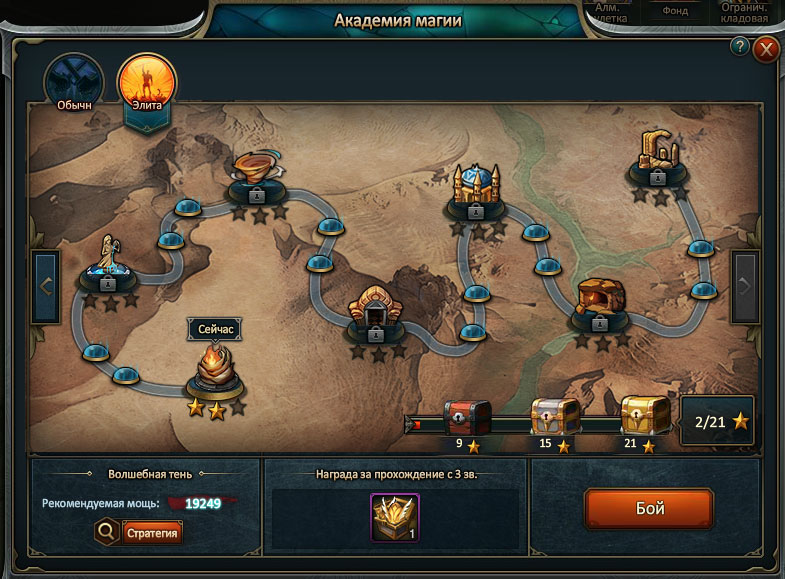Open the question mark help

click(x=740, y=46)
